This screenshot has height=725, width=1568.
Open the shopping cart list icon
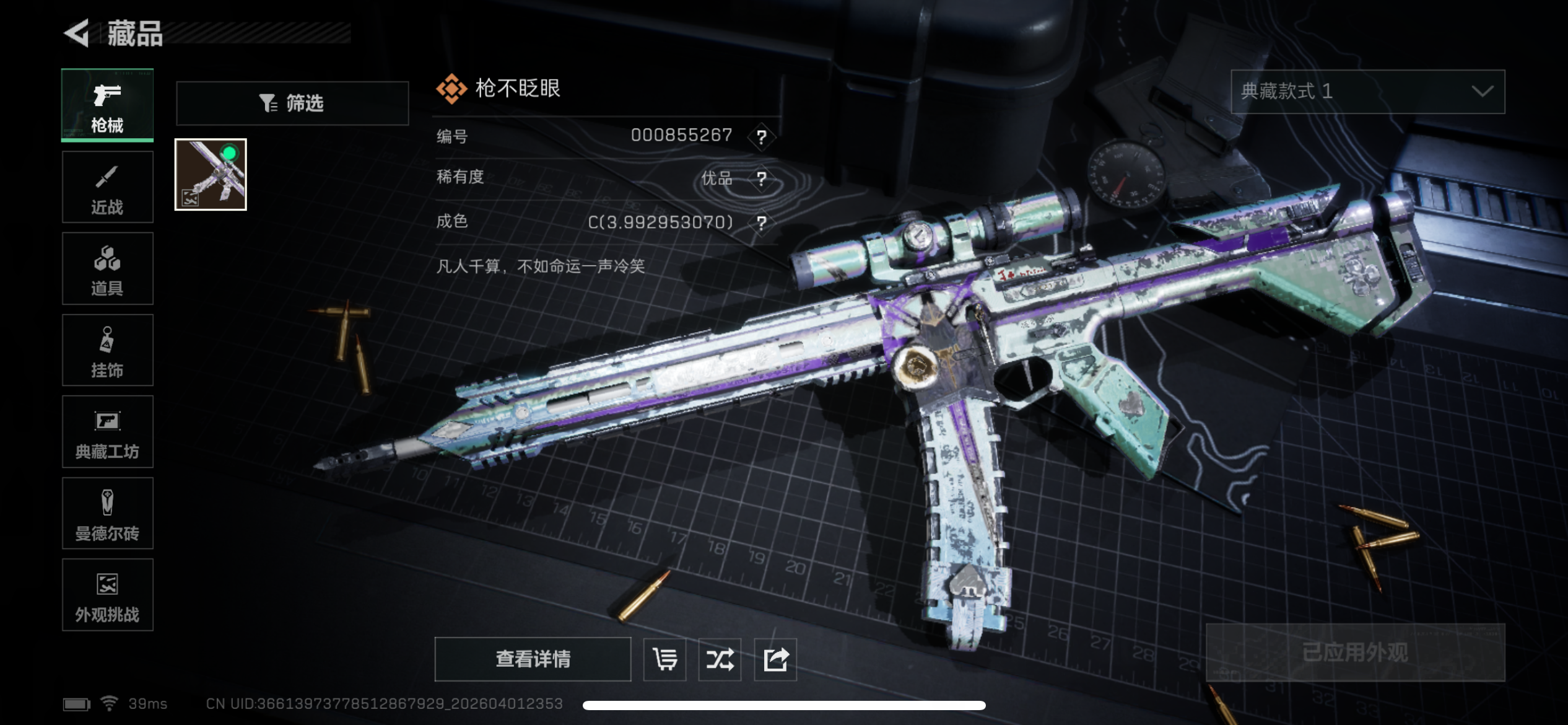click(x=664, y=659)
